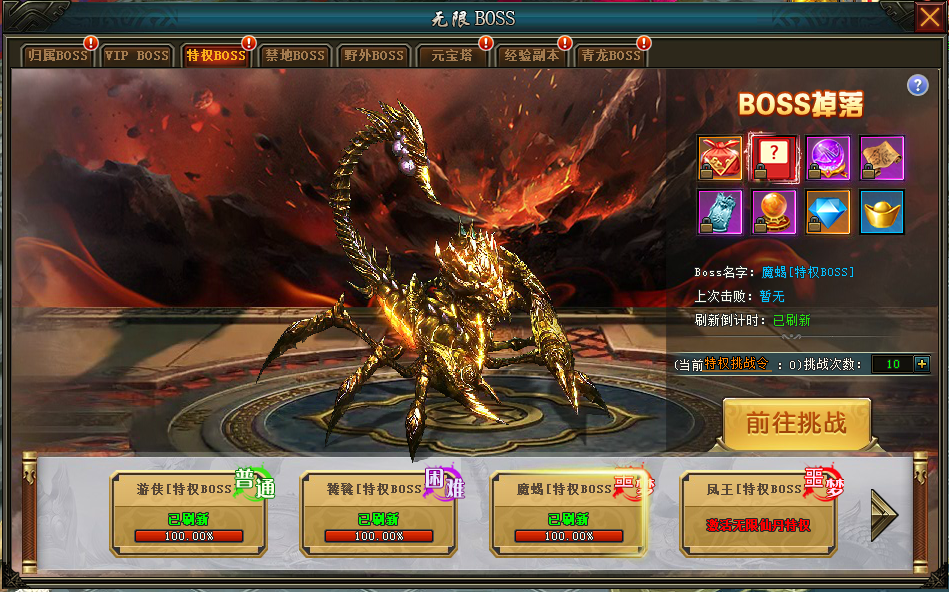
Task: Inspect the red lucky bag drop
Action: click(x=720, y=157)
